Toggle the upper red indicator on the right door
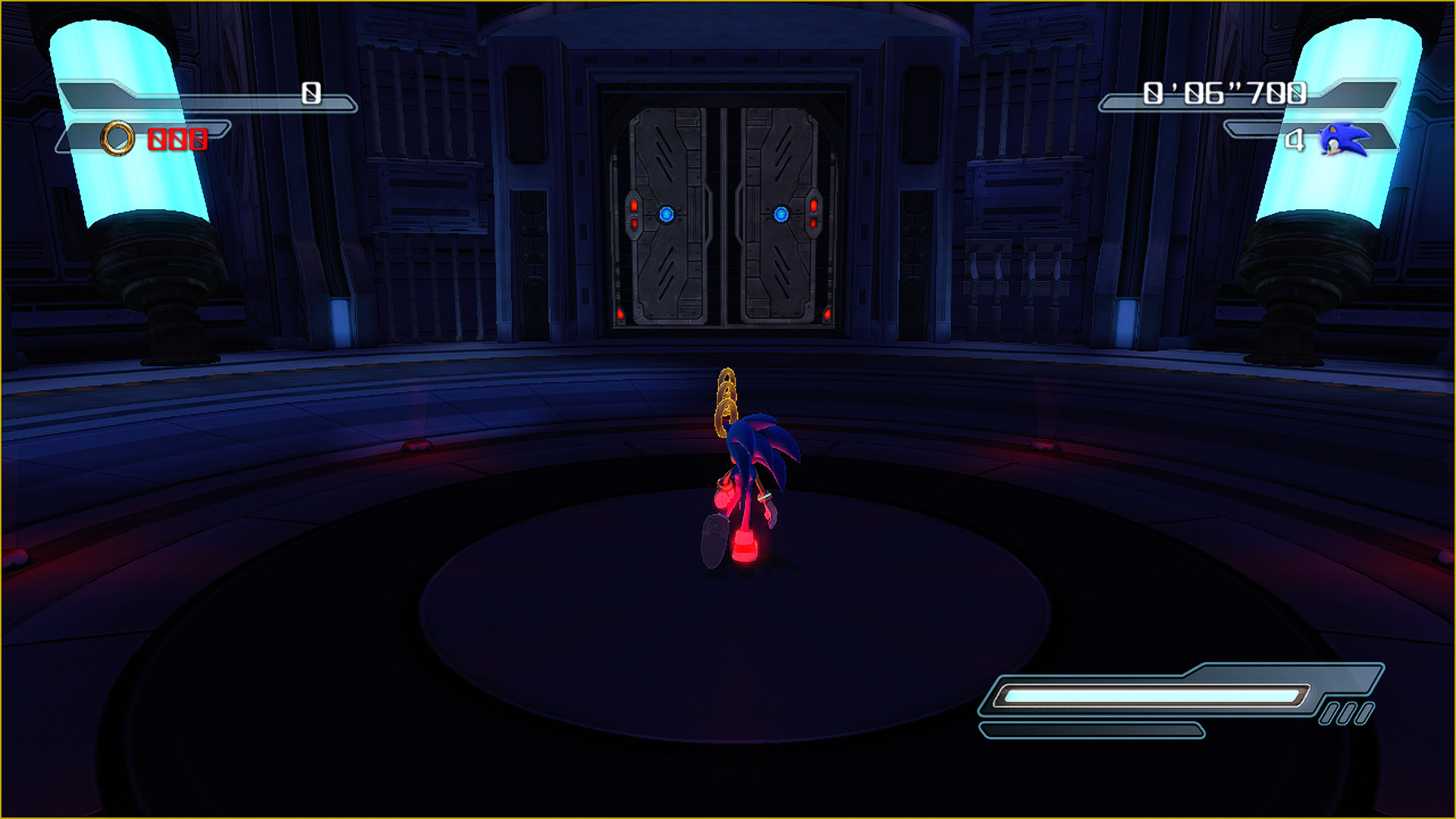The height and width of the screenshot is (819, 1456). (x=814, y=203)
